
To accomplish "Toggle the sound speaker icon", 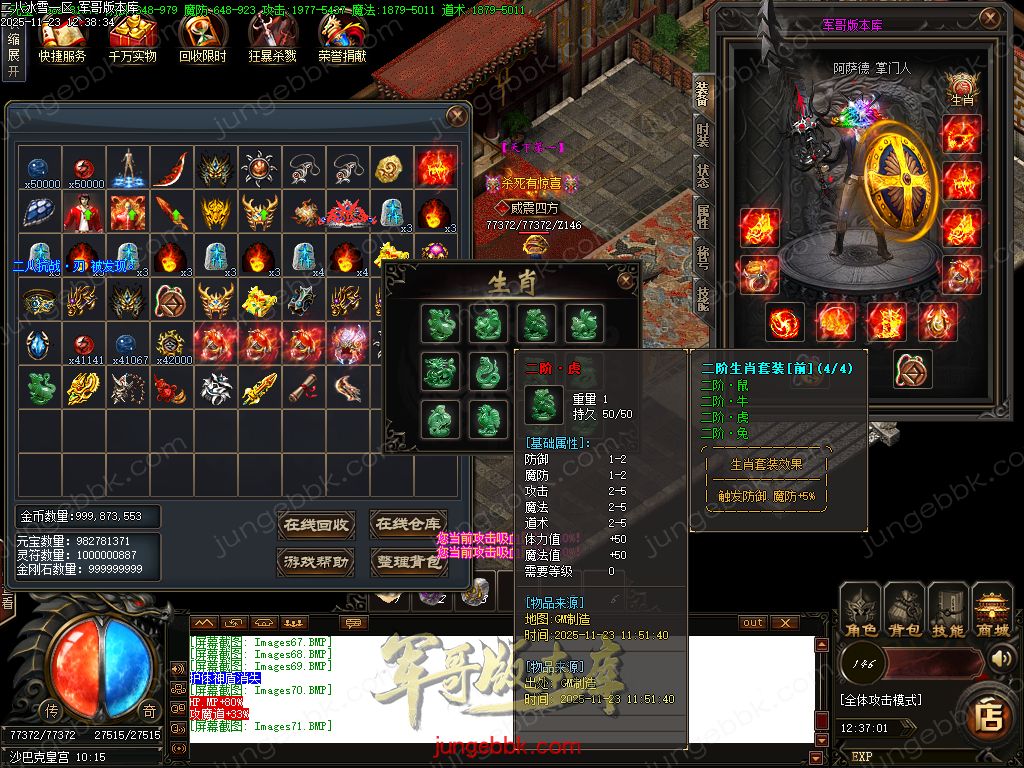I will pos(1000,659).
